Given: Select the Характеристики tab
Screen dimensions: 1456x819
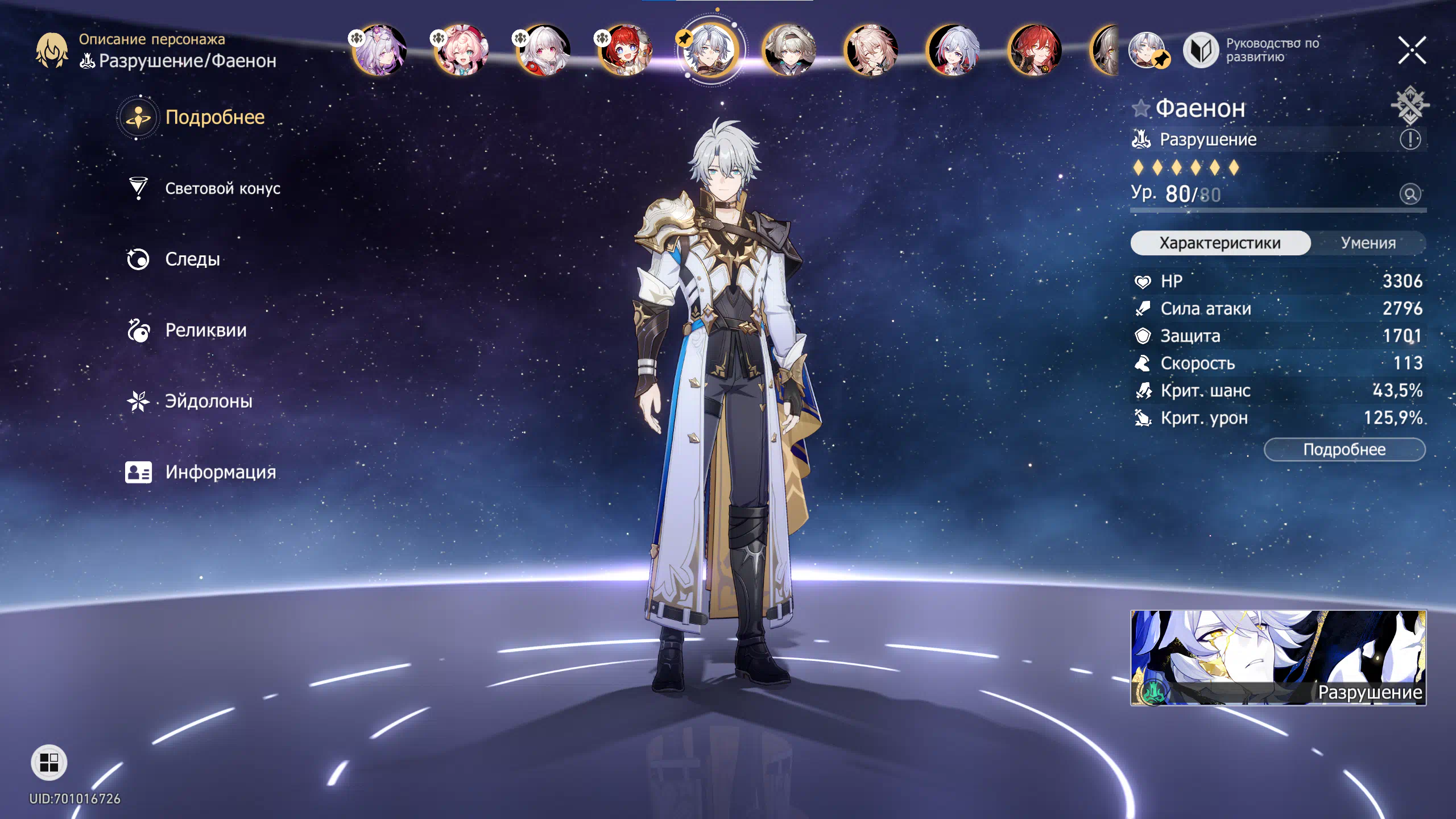Looking at the screenshot, I should pyautogui.click(x=1220, y=243).
